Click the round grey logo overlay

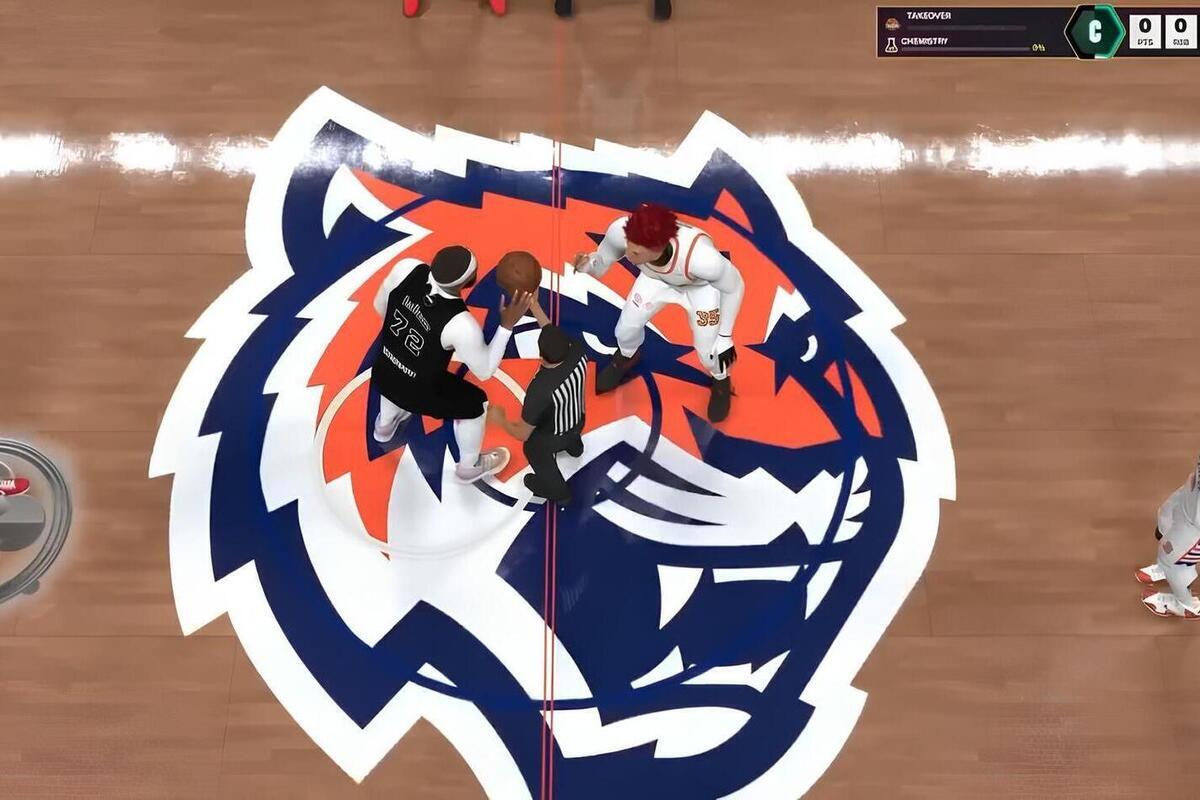tap(30, 518)
